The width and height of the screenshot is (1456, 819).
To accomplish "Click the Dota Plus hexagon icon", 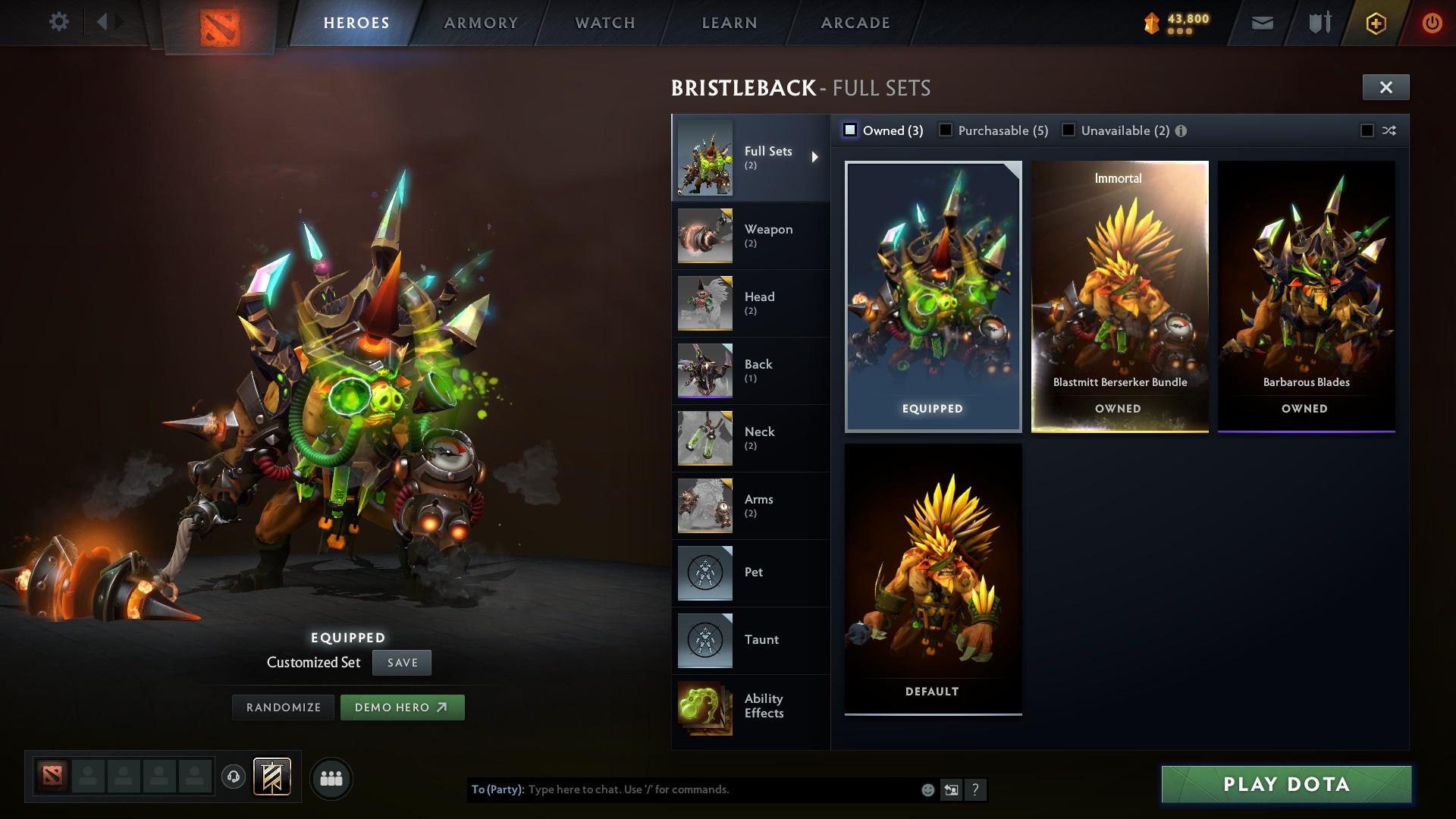I will coord(1375,22).
